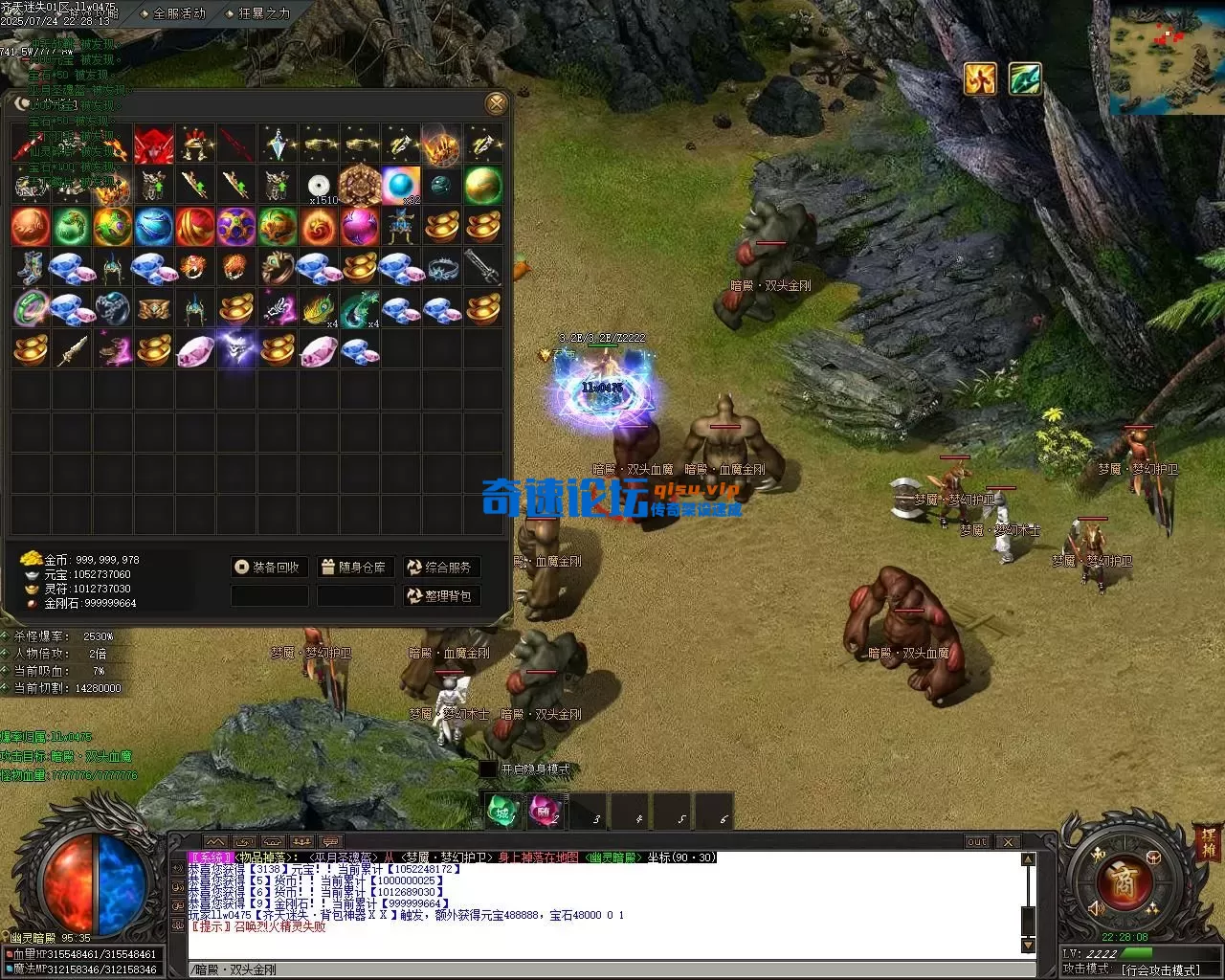Open the 随身仓库 portable warehouse
1225x980 pixels.
click(x=354, y=568)
